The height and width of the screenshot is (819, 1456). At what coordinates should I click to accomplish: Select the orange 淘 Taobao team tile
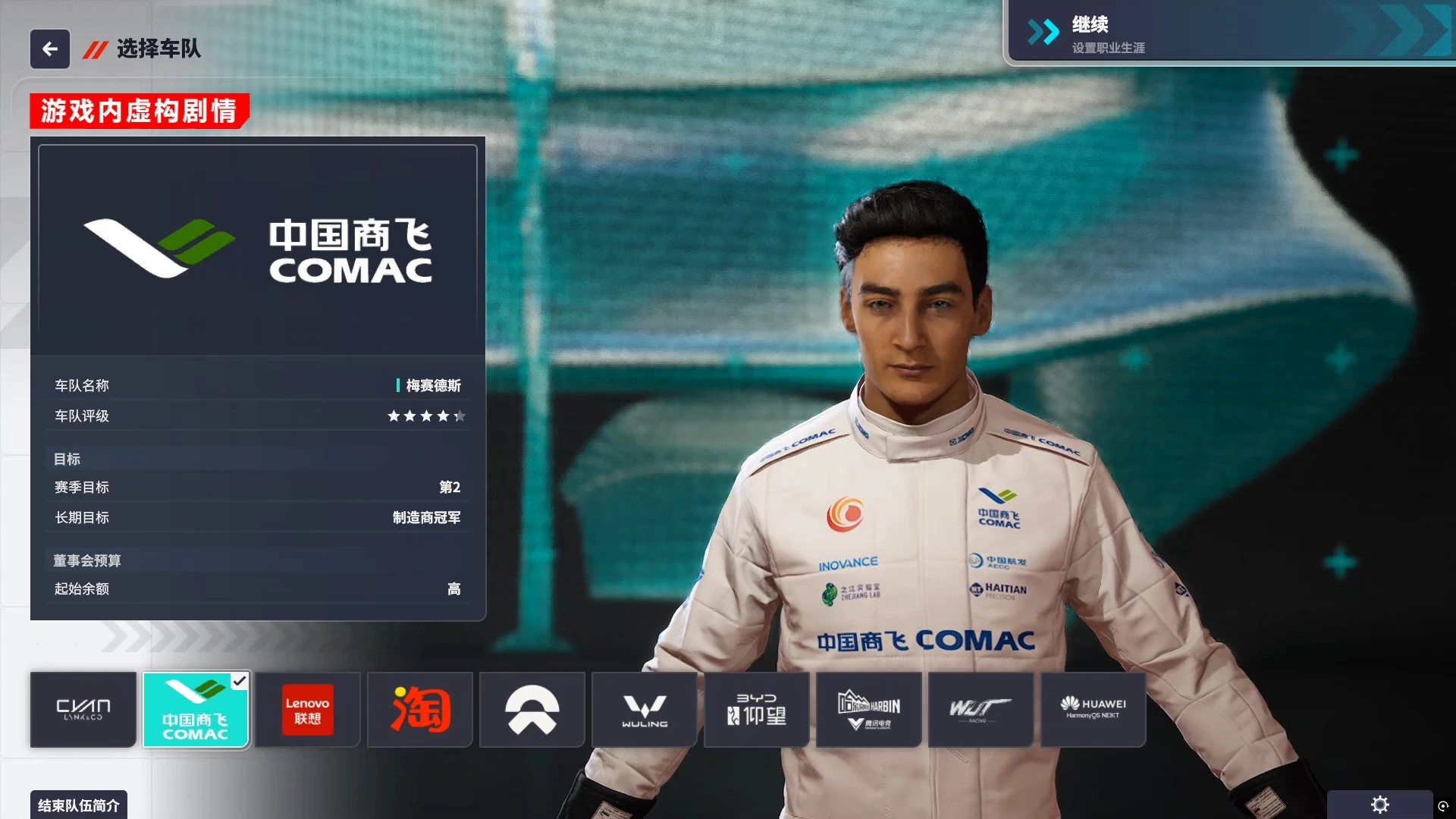click(420, 710)
